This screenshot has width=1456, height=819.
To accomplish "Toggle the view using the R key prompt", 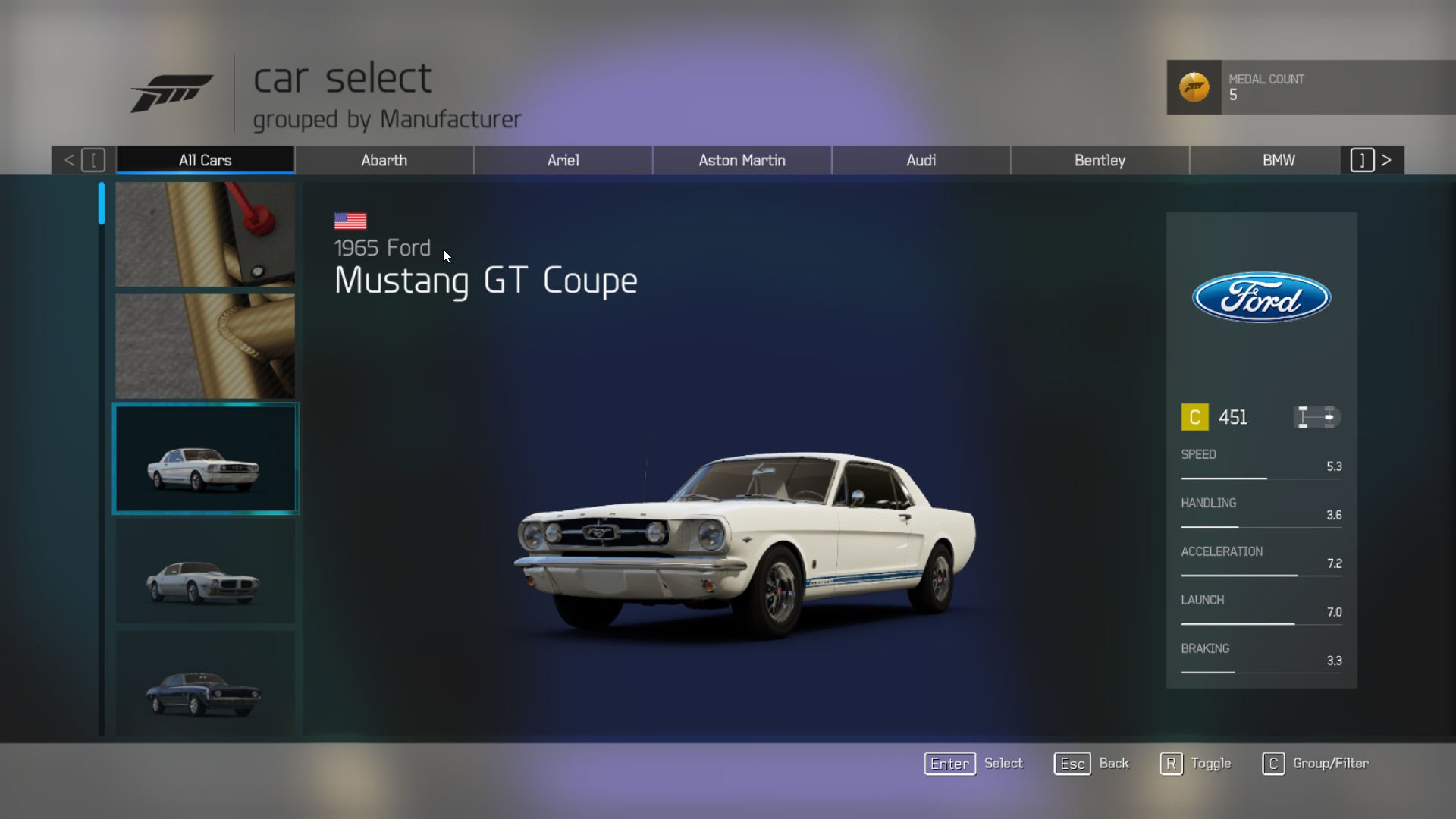I will tap(1172, 764).
